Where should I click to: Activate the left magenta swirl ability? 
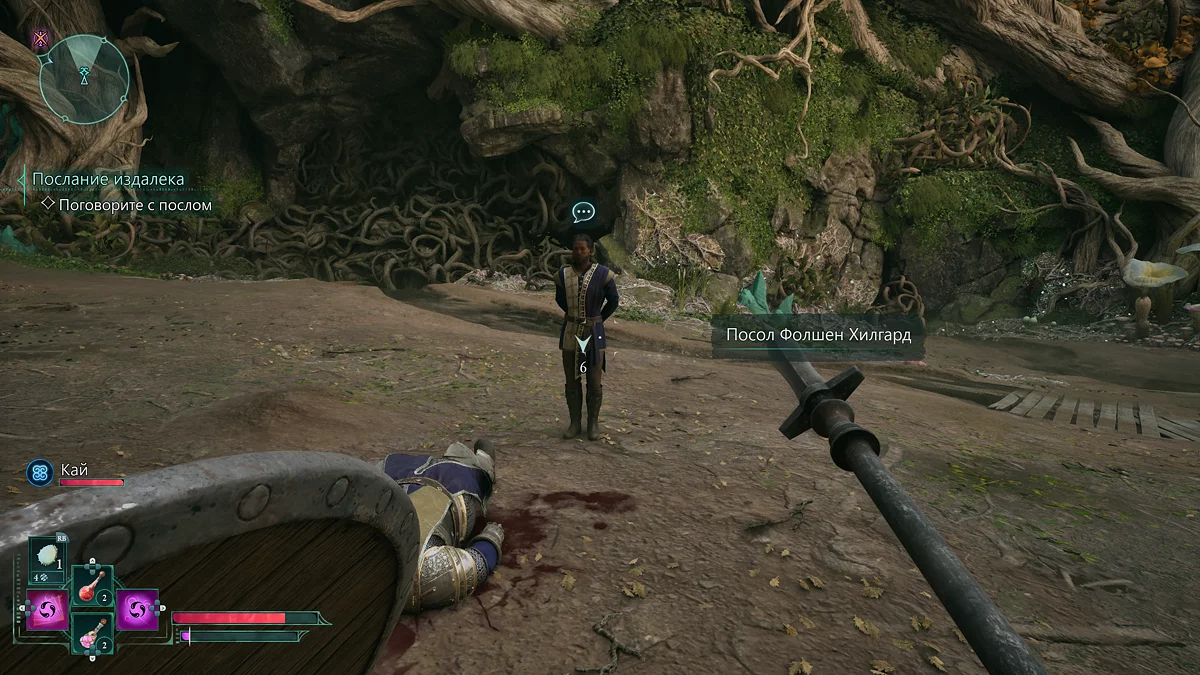47,609
